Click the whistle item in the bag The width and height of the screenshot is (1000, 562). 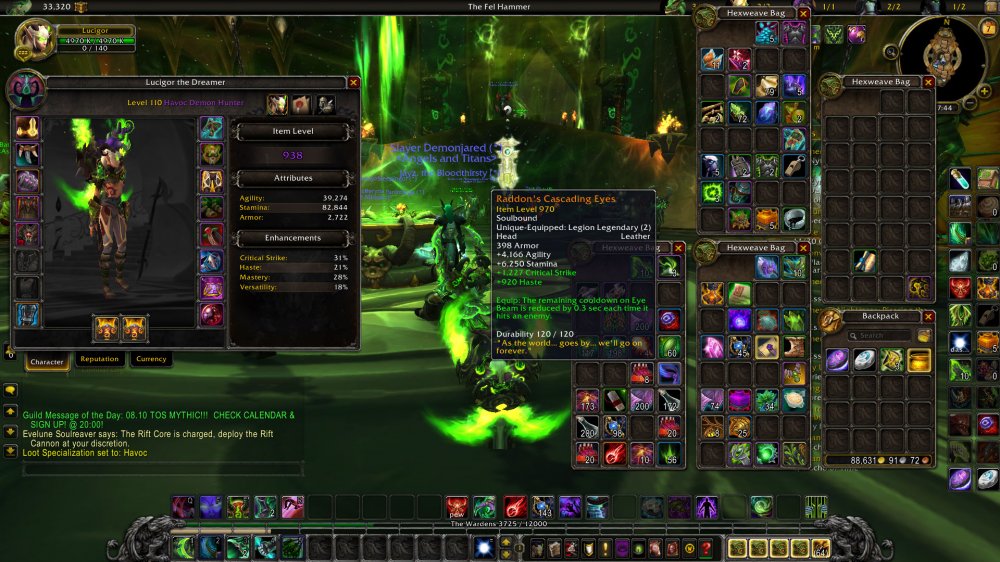[x=793, y=165]
